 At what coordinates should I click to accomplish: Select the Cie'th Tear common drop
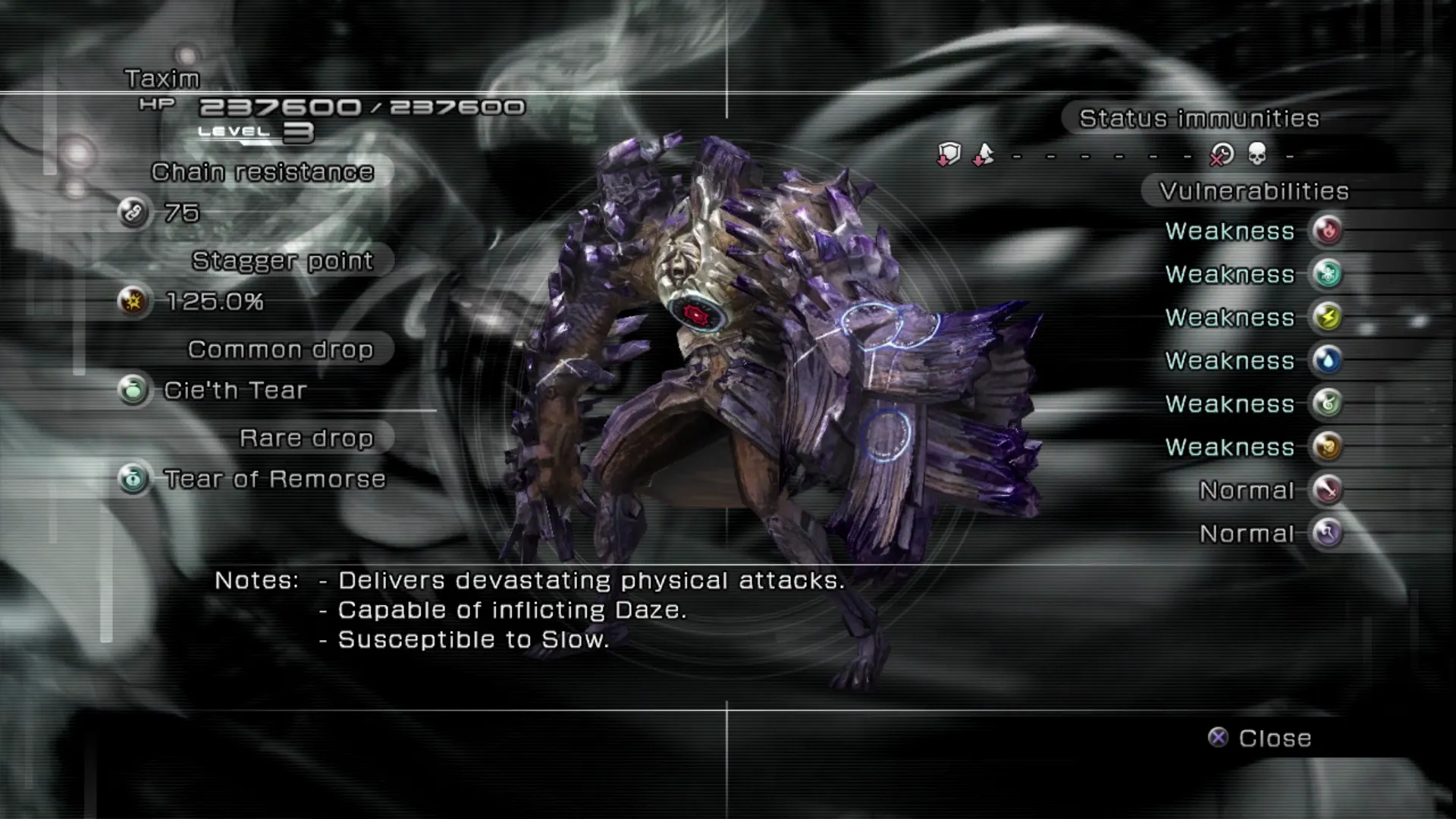[235, 391]
